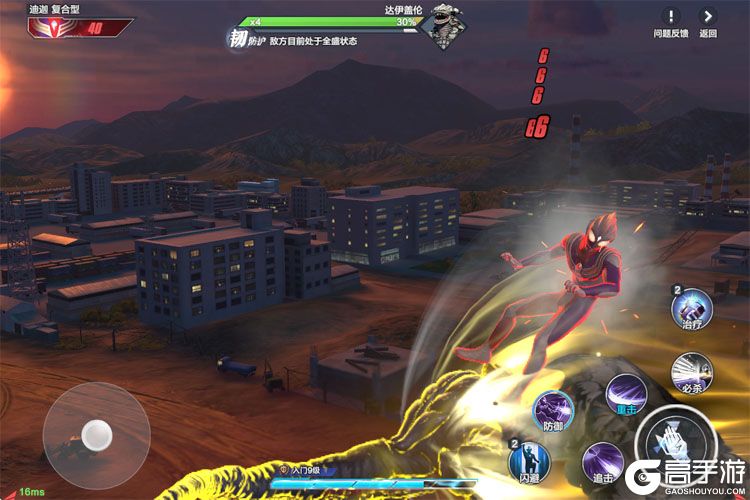The image size is (750, 500).
Task: Activate the 防御 defense skill
Action: 552,410
